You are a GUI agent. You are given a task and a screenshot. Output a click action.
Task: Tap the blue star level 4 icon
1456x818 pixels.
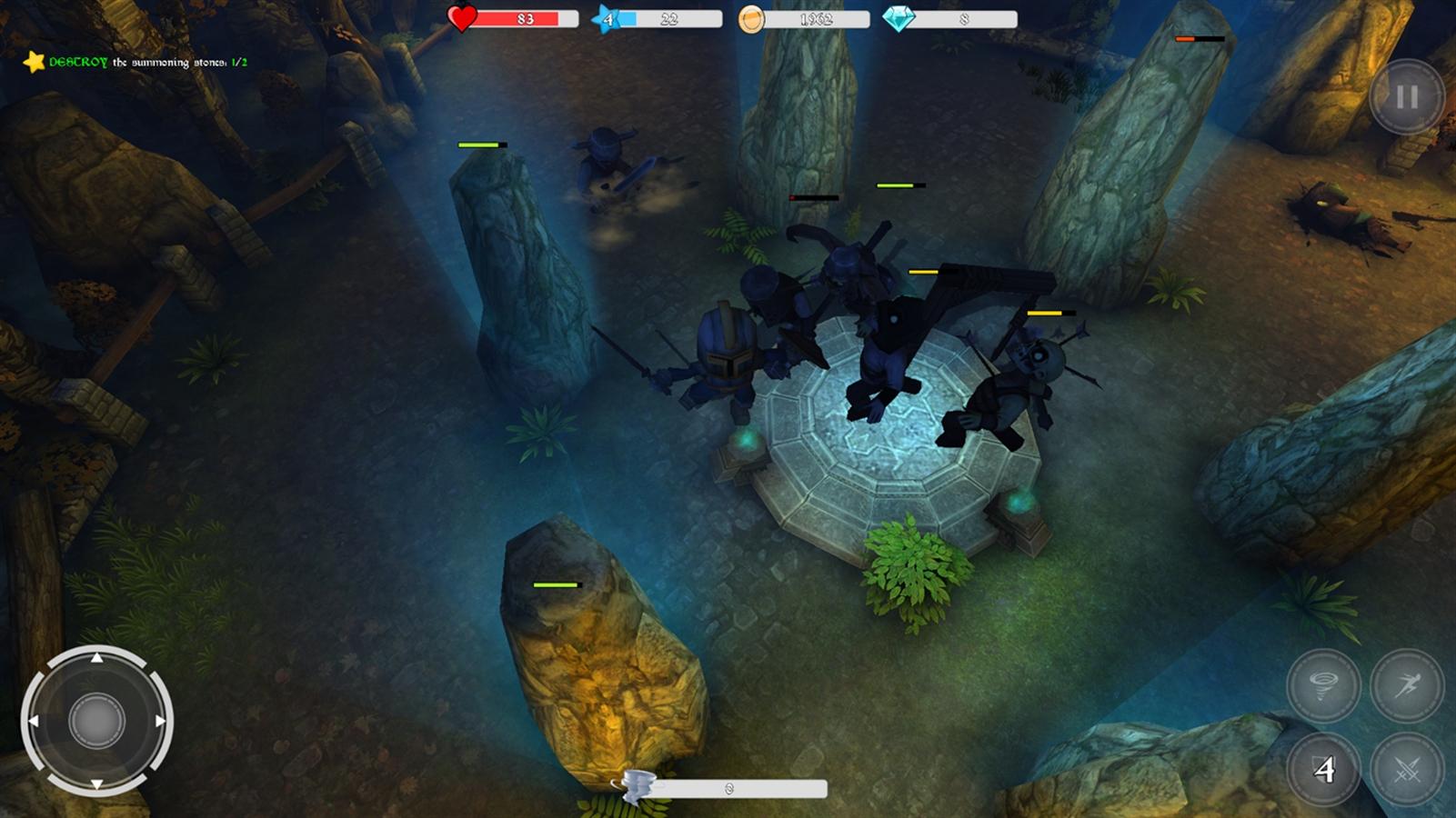tap(604, 16)
